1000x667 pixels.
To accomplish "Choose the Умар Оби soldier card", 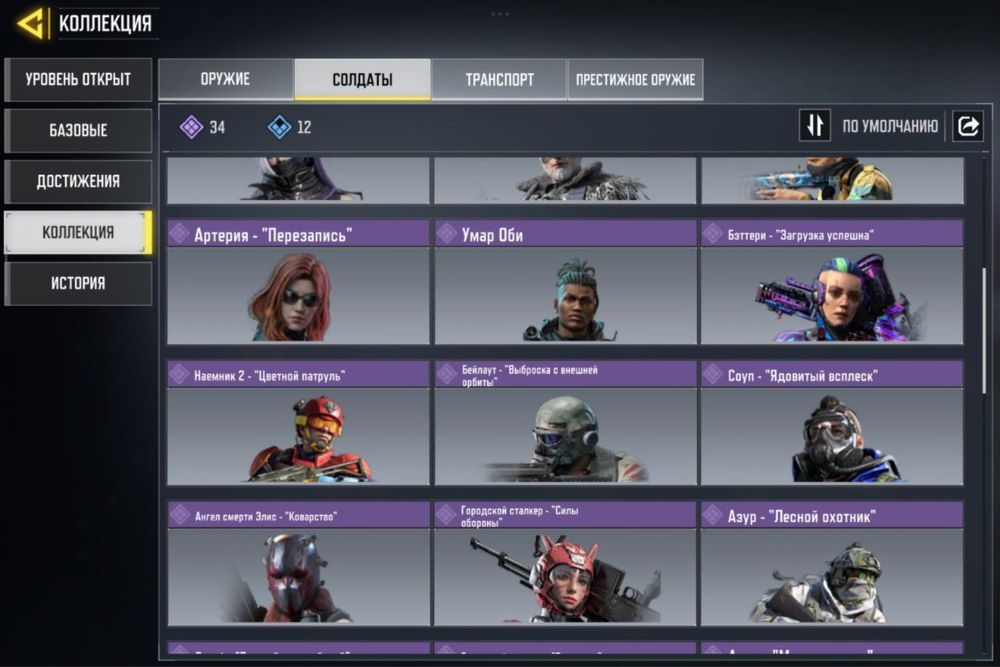I will click(565, 283).
